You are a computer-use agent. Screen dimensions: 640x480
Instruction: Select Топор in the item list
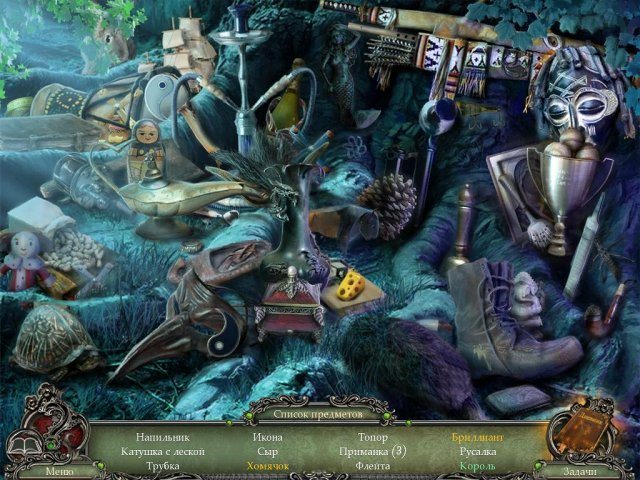pos(373,437)
